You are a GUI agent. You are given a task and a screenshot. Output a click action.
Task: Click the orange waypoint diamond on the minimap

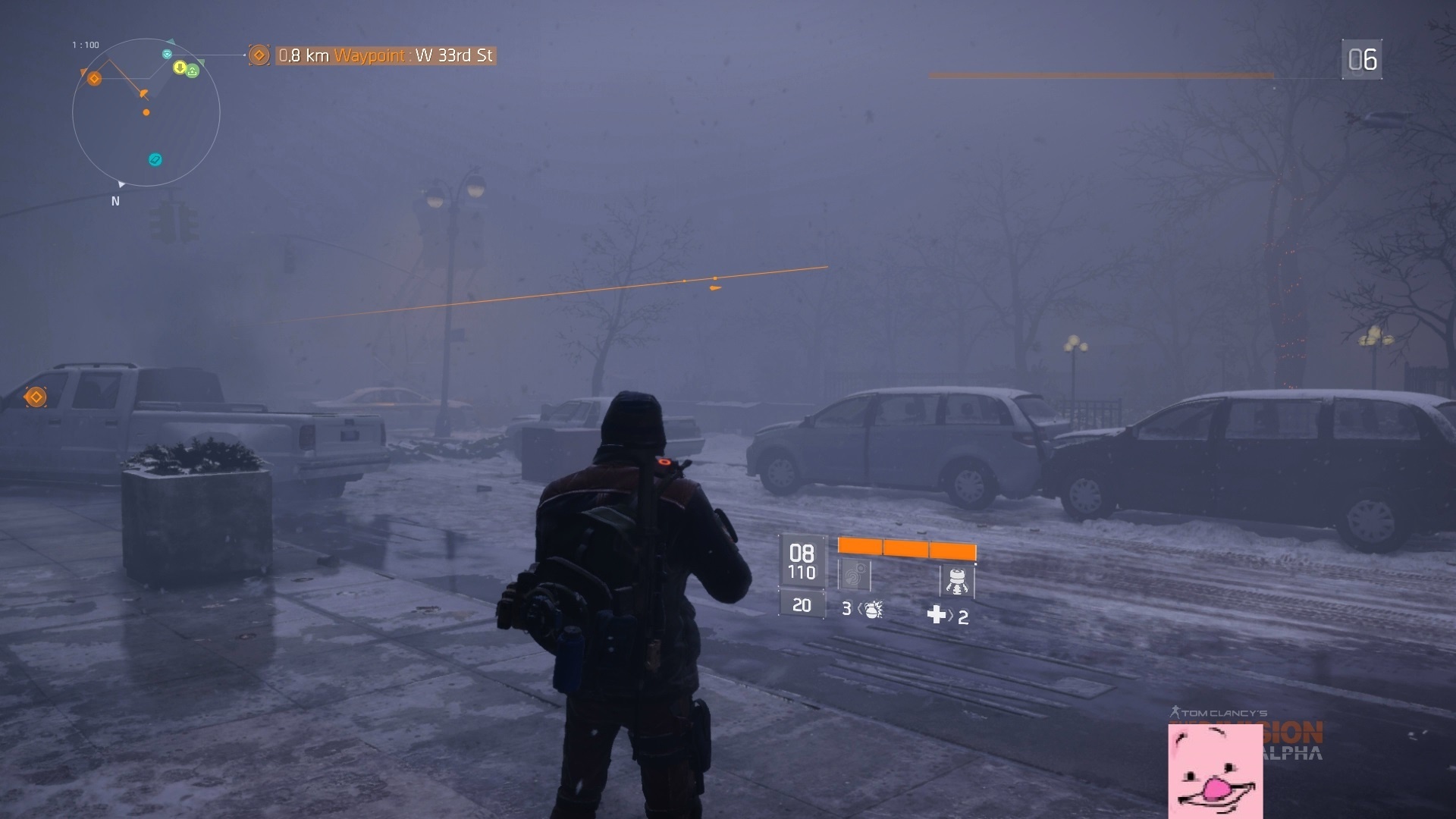pos(94,78)
